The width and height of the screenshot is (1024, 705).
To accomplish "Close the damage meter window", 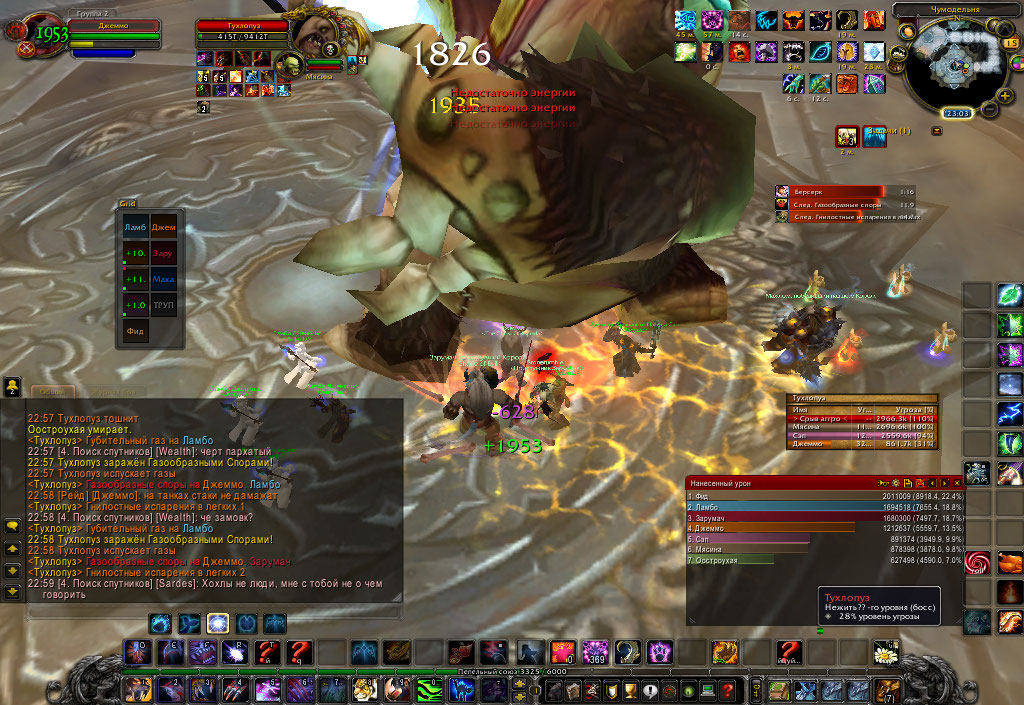I will [955, 483].
